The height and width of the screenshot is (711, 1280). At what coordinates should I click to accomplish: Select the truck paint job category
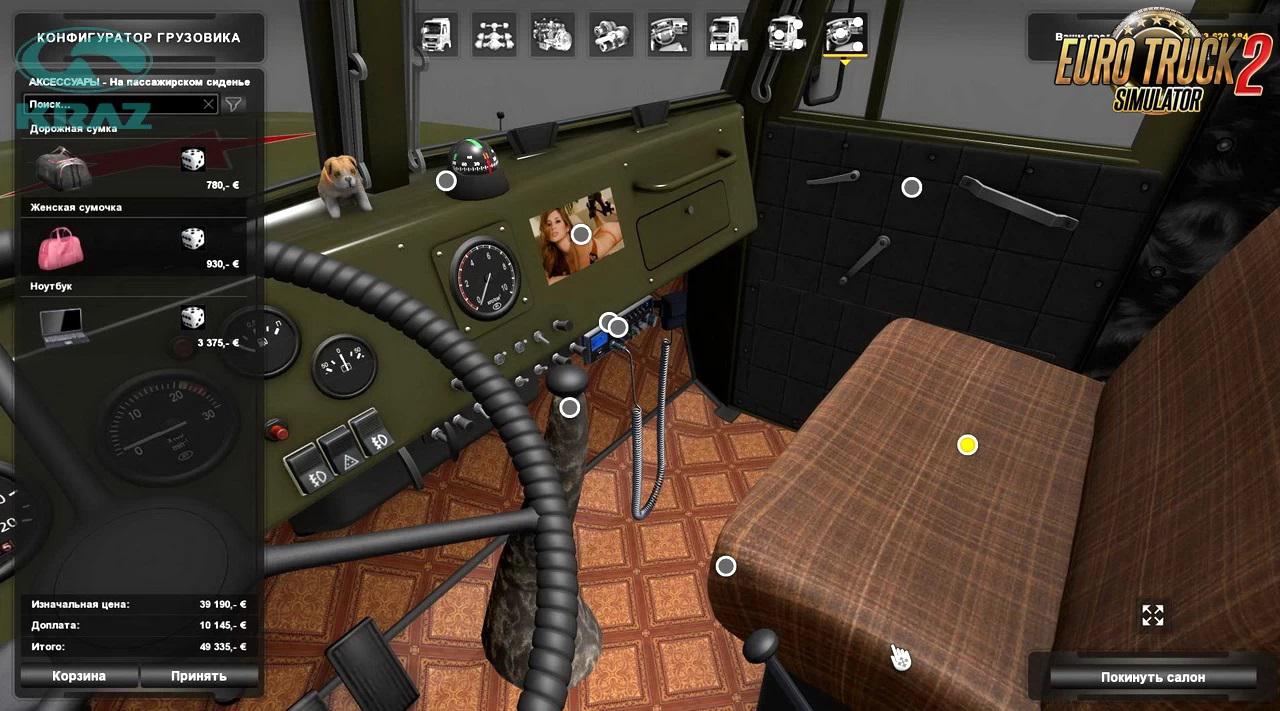(x=727, y=35)
